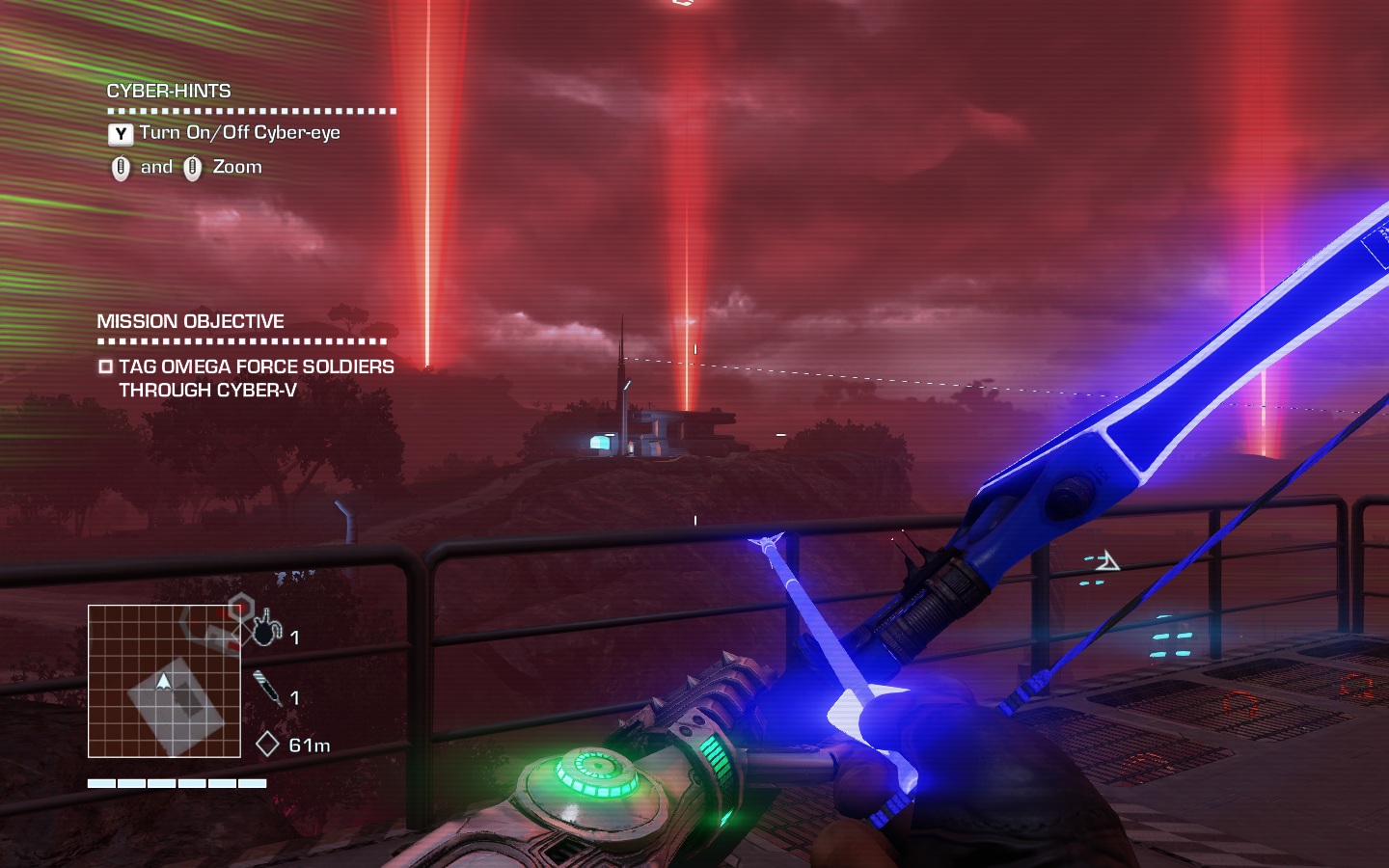
Task: Select the grenade icon beside the minimap
Action: (x=266, y=631)
